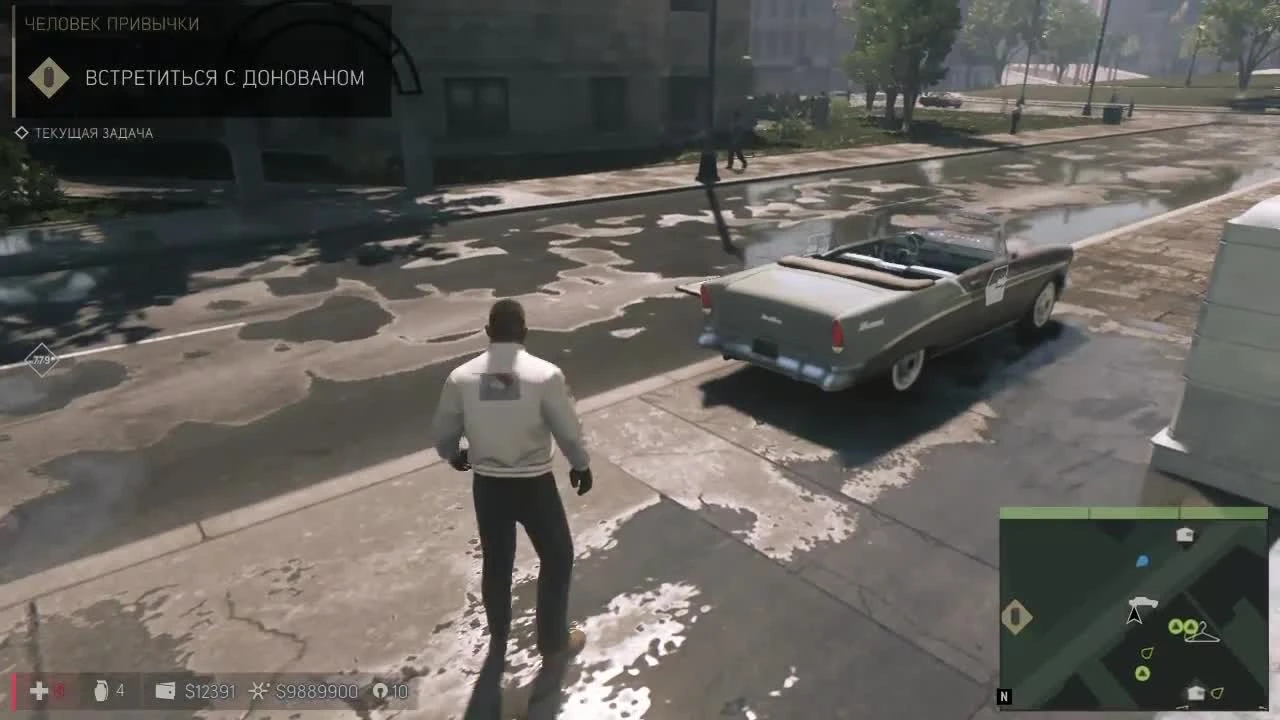Click the blue contact marker on the minimap

(x=1143, y=561)
